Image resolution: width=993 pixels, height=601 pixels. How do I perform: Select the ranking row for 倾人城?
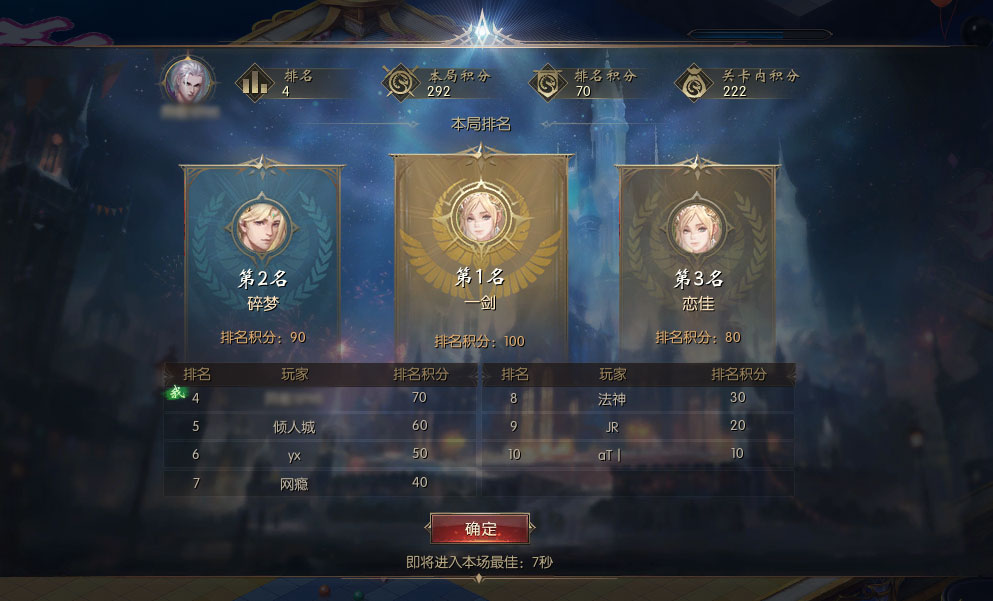pyautogui.click(x=319, y=426)
